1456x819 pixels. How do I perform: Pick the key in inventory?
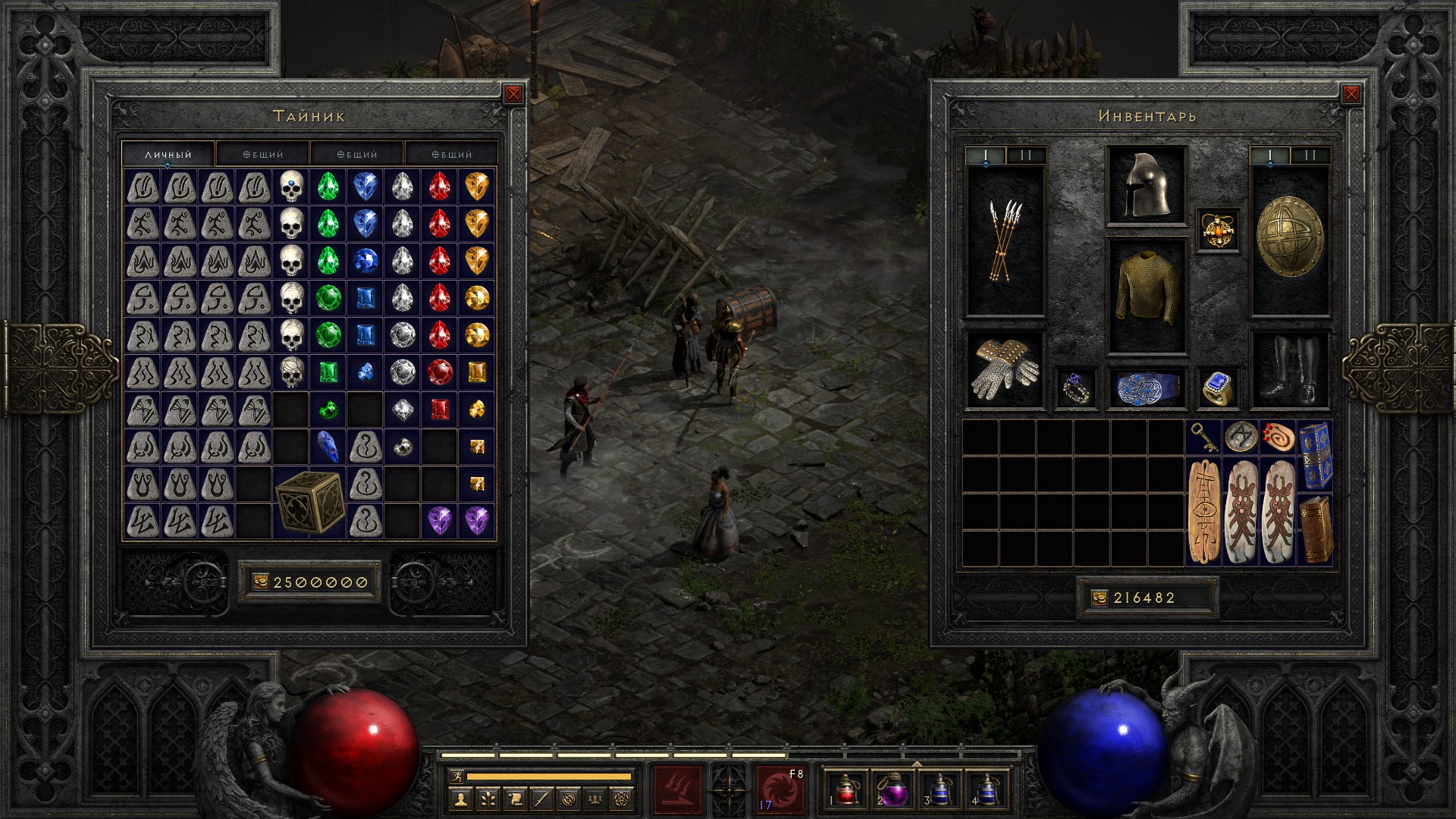1204,438
